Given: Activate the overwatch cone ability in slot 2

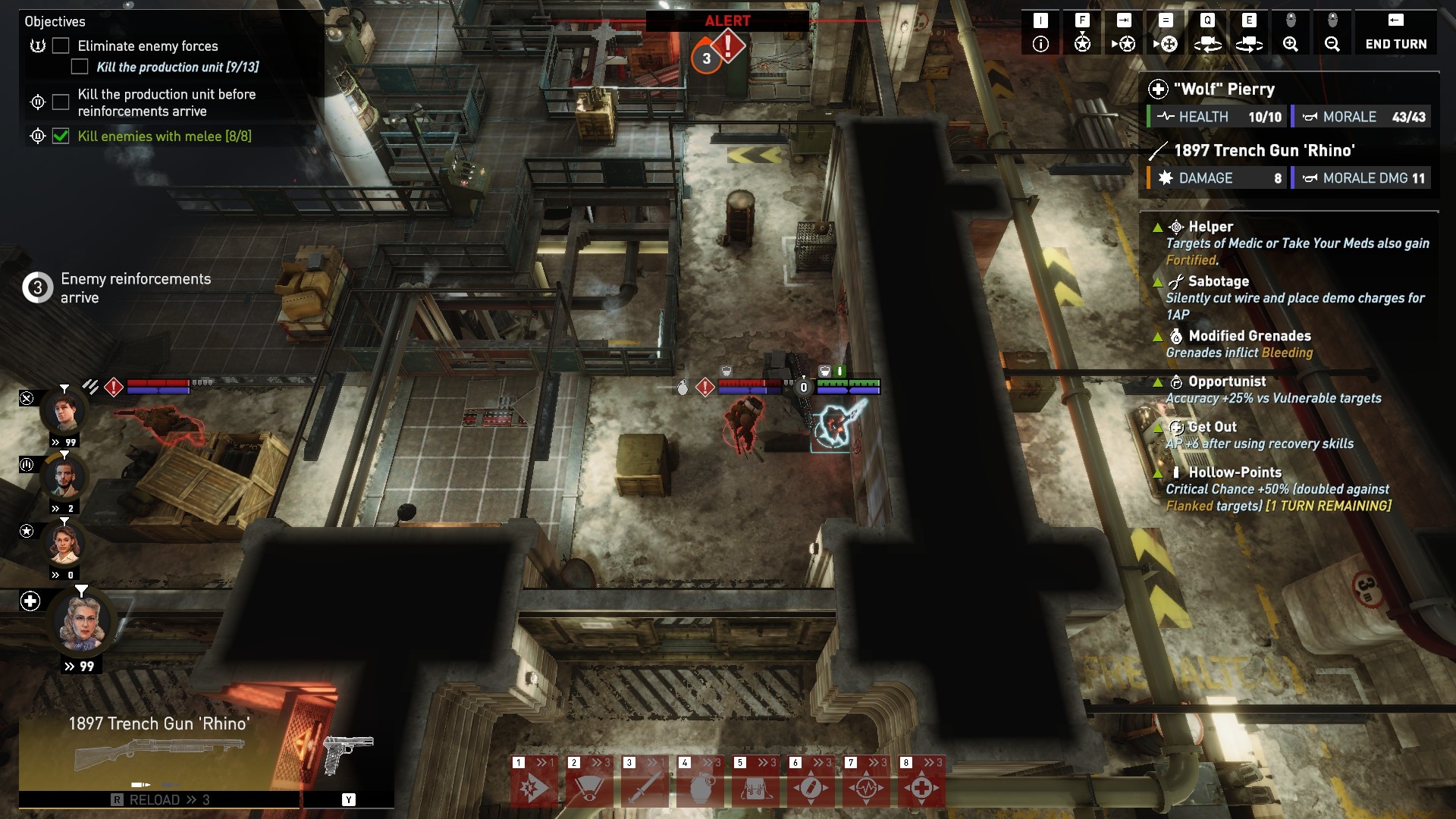Looking at the screenshot, I should (x=588, y=787).
